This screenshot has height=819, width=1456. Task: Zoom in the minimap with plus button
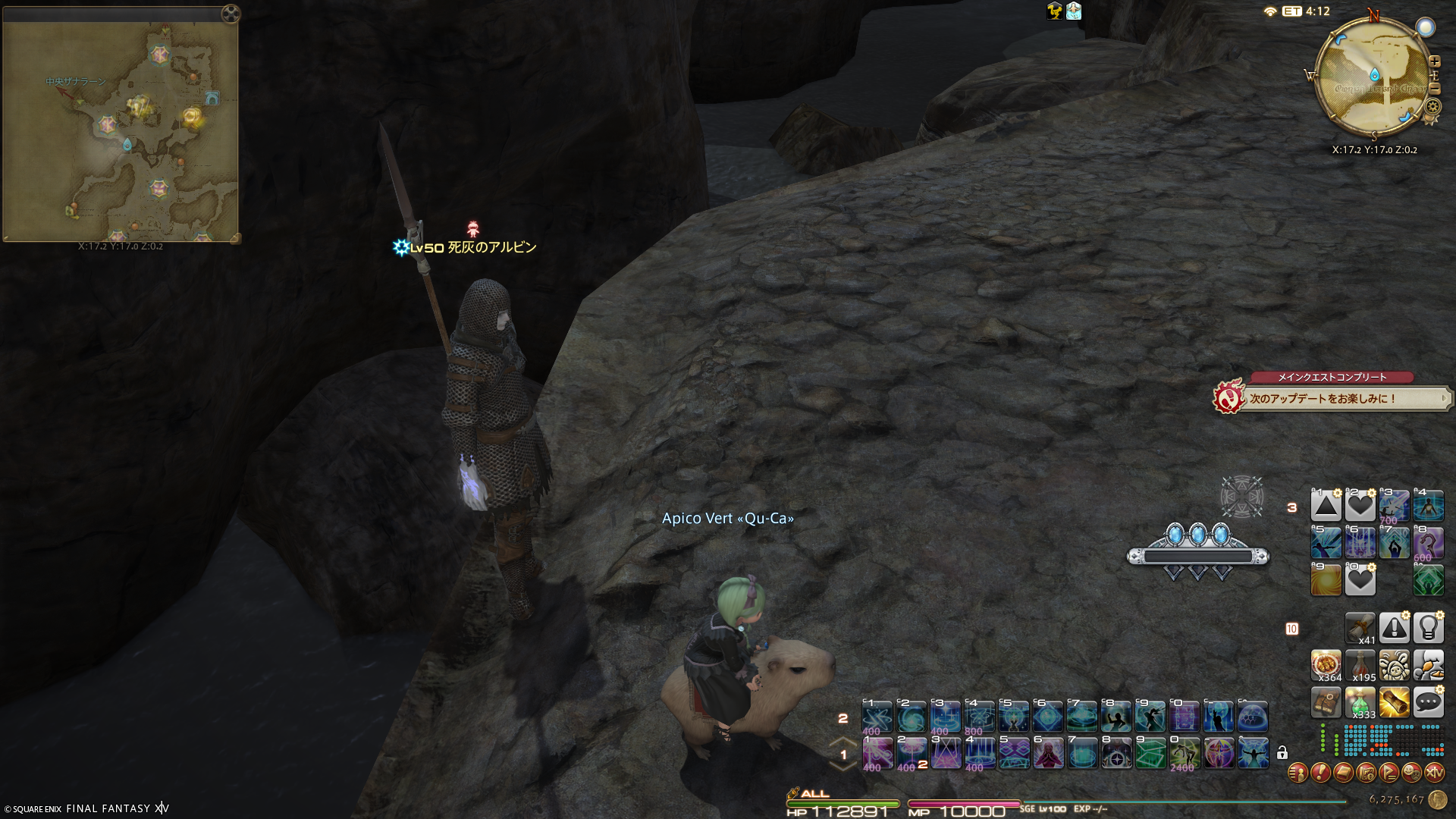coord(1434,61)
